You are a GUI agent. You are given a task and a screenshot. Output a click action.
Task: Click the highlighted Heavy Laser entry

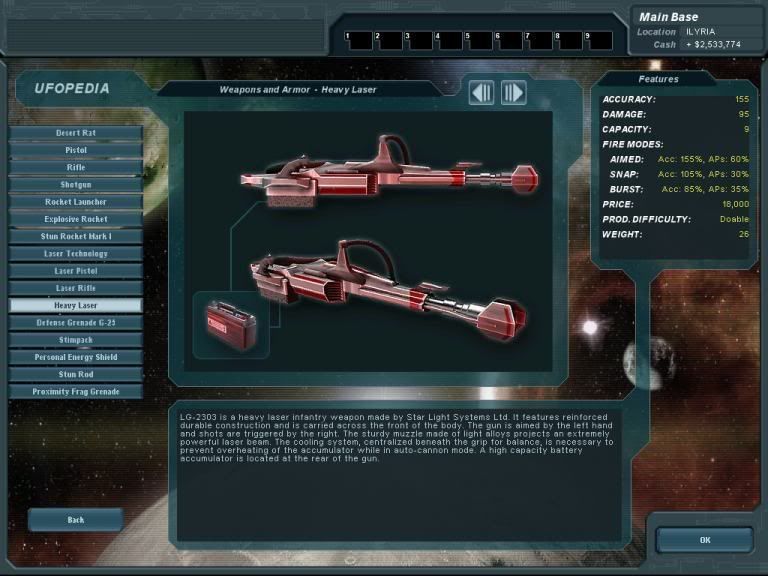76,305
